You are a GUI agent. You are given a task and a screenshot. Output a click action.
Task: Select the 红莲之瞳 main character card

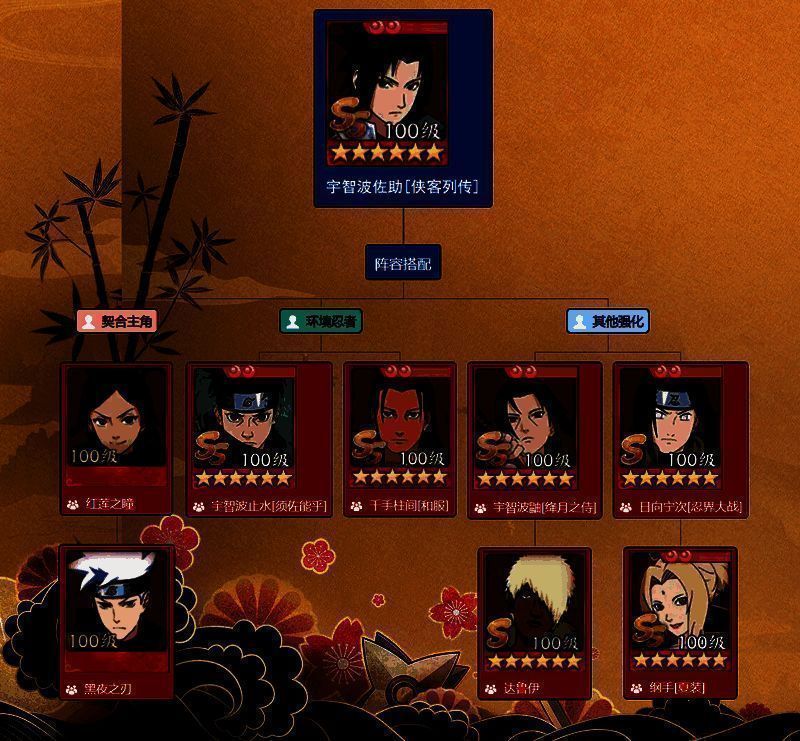click(x=116, y=438)
